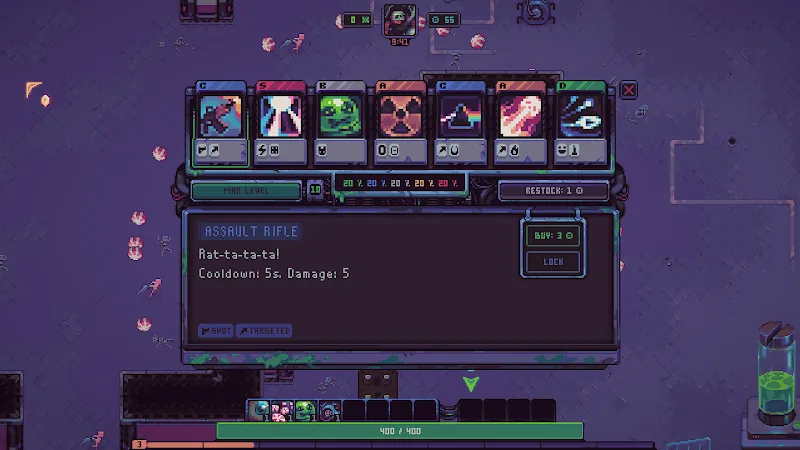Viewport: 800px width, 450px height.
Task: Select the pink cluster inventory slot
Action: coord(281,410)
